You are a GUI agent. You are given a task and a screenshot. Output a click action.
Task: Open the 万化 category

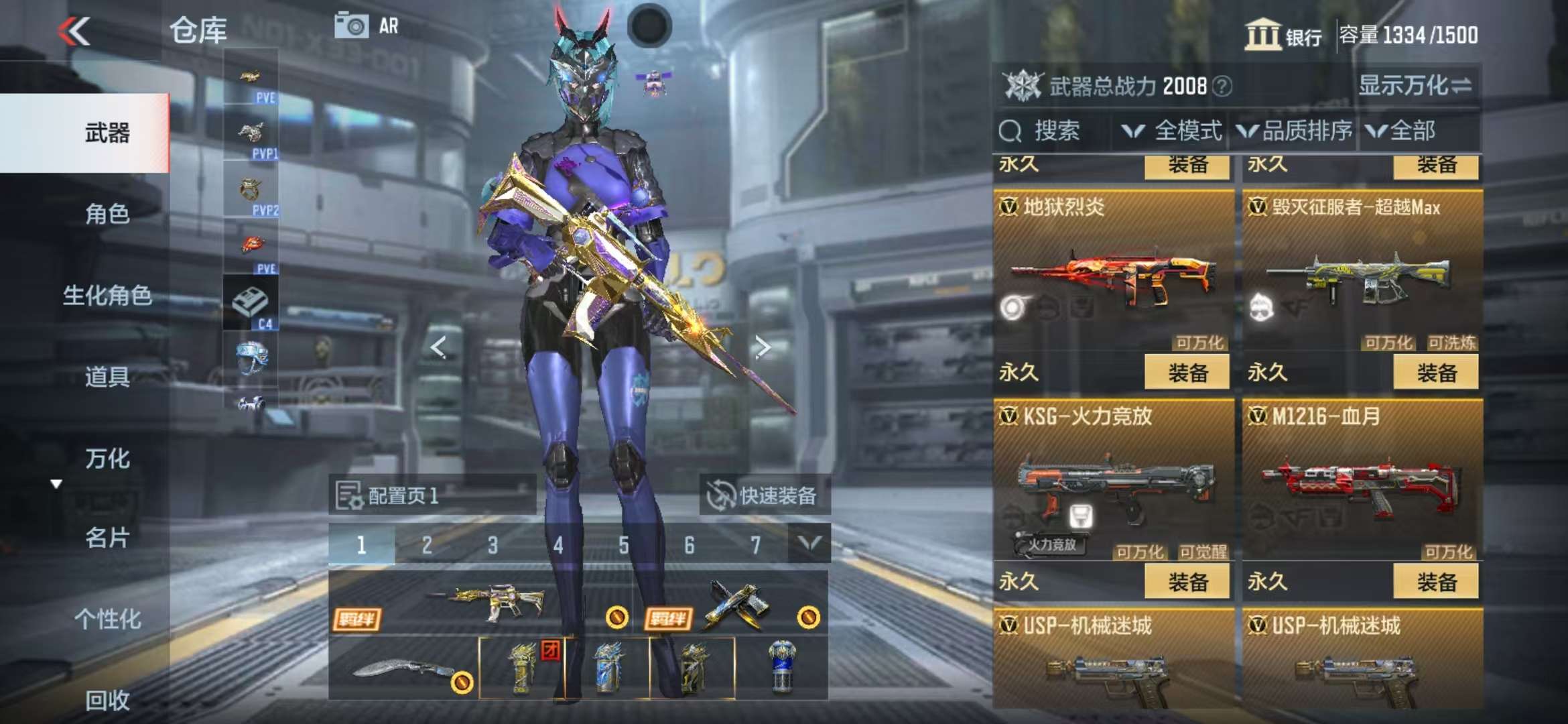[107, 459]
